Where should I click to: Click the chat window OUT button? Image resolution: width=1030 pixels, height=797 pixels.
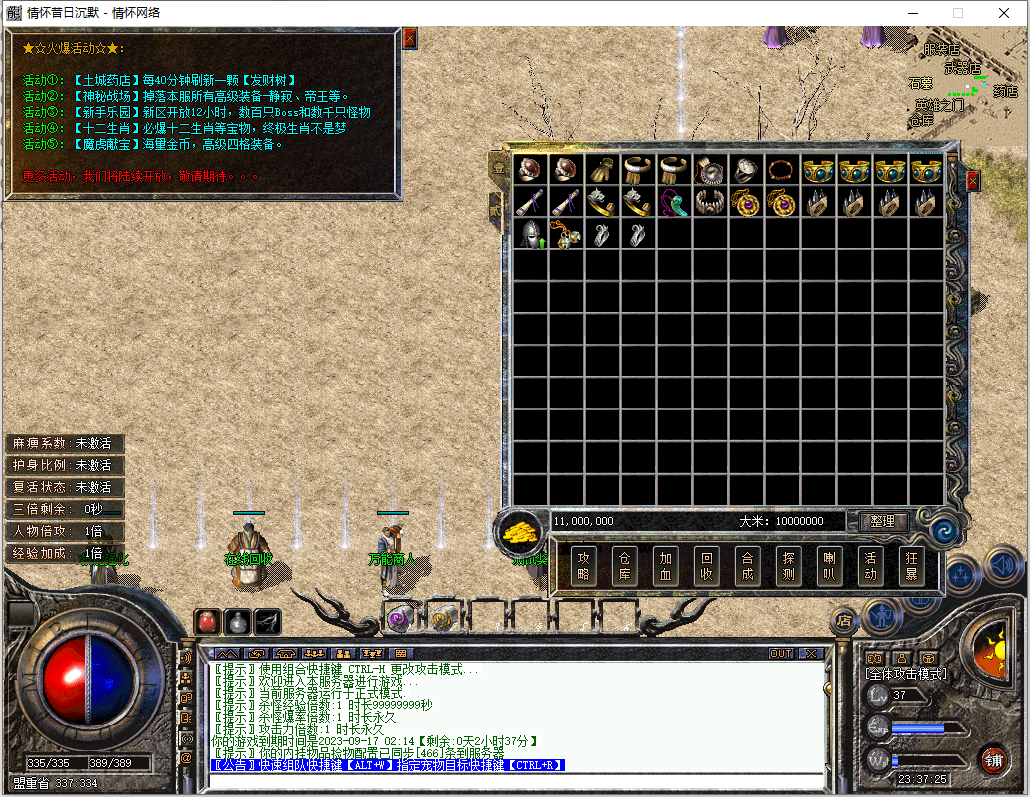(781, 654)
